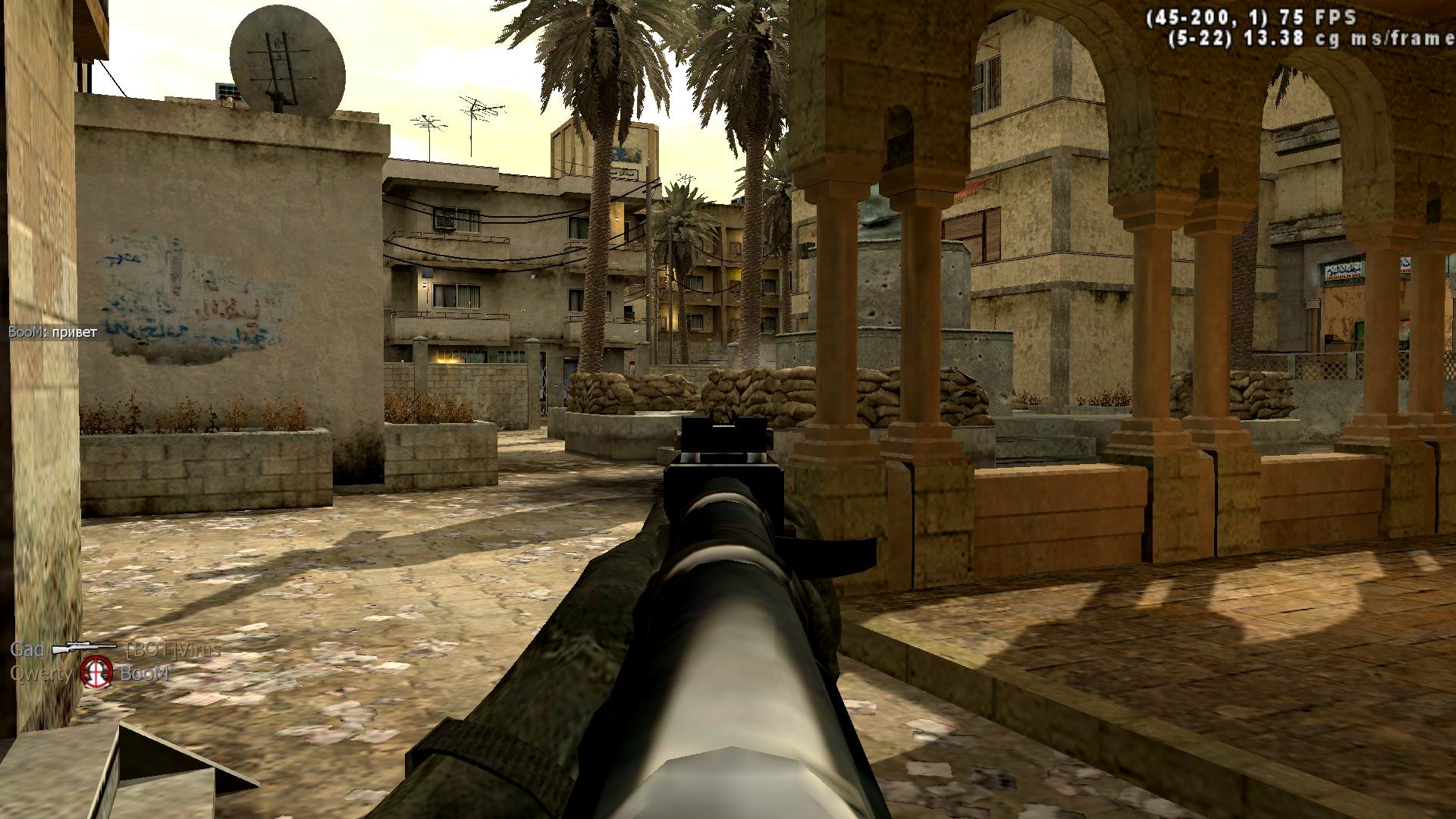Select the sniper rifle kill feed icon
This screenshot has height=819, width=1456.
click(x=84, y=649)
